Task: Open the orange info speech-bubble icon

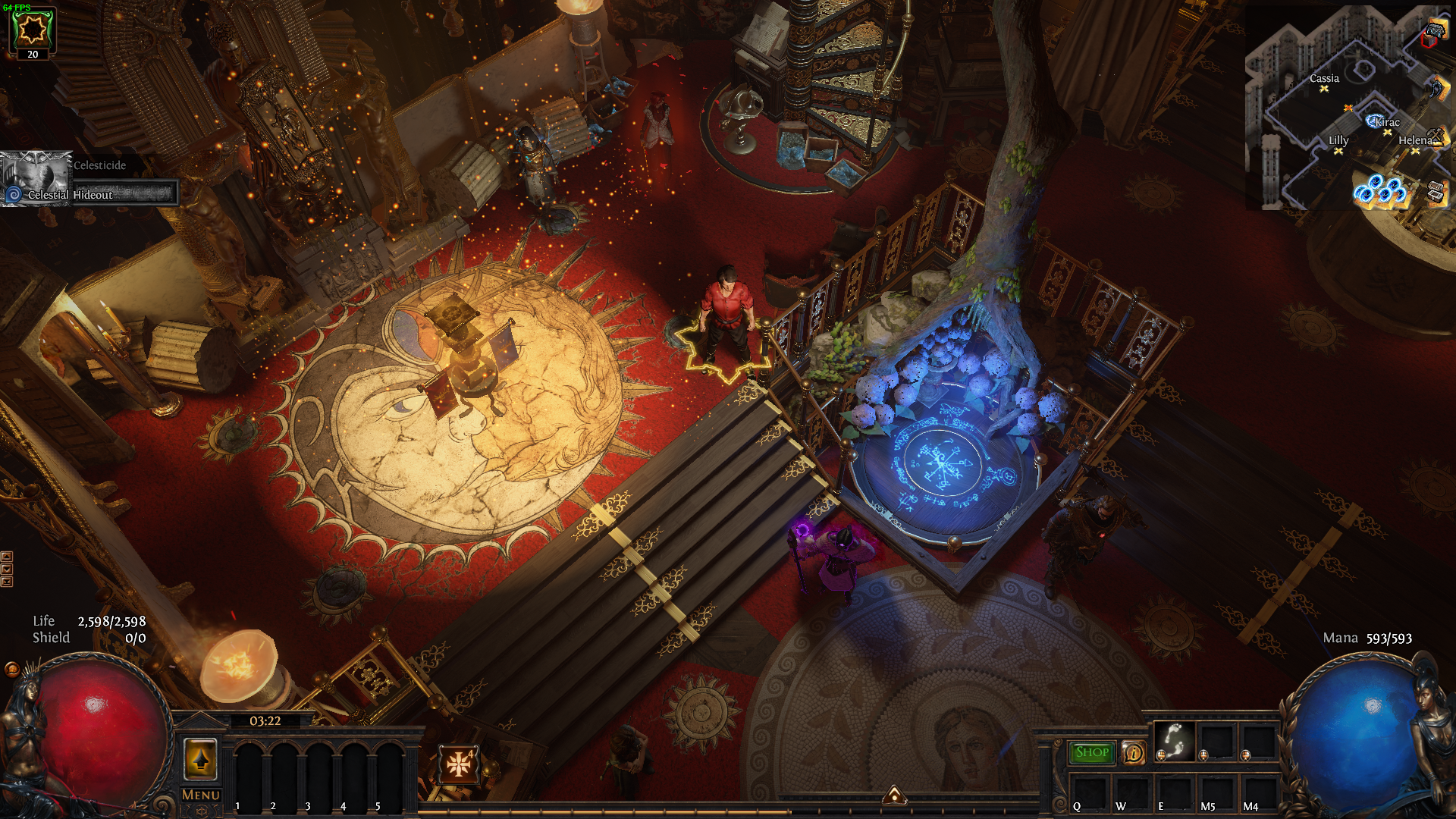Action: (x=1134, y=753)
